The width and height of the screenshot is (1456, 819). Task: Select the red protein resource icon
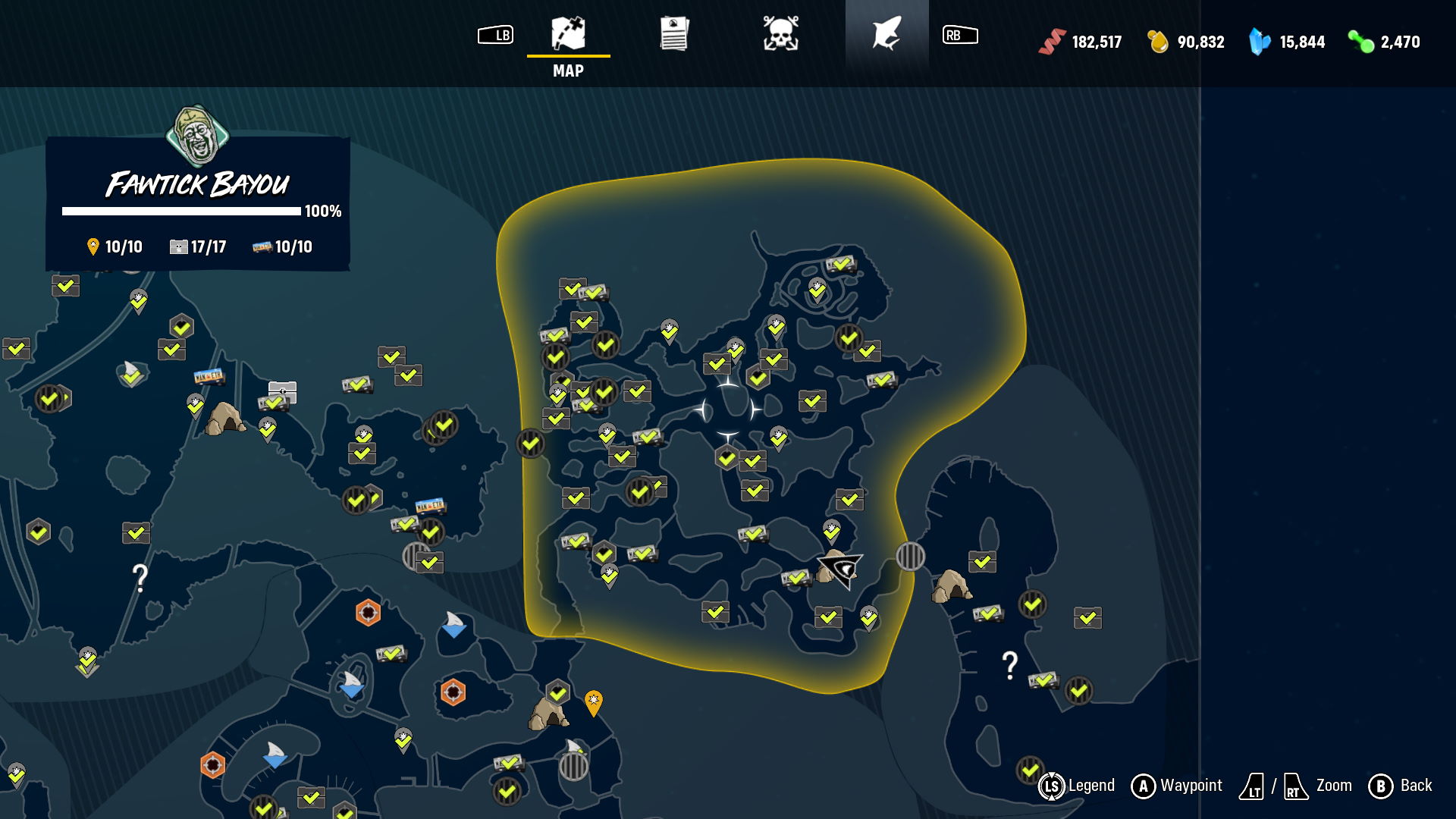pos(1053,42)
